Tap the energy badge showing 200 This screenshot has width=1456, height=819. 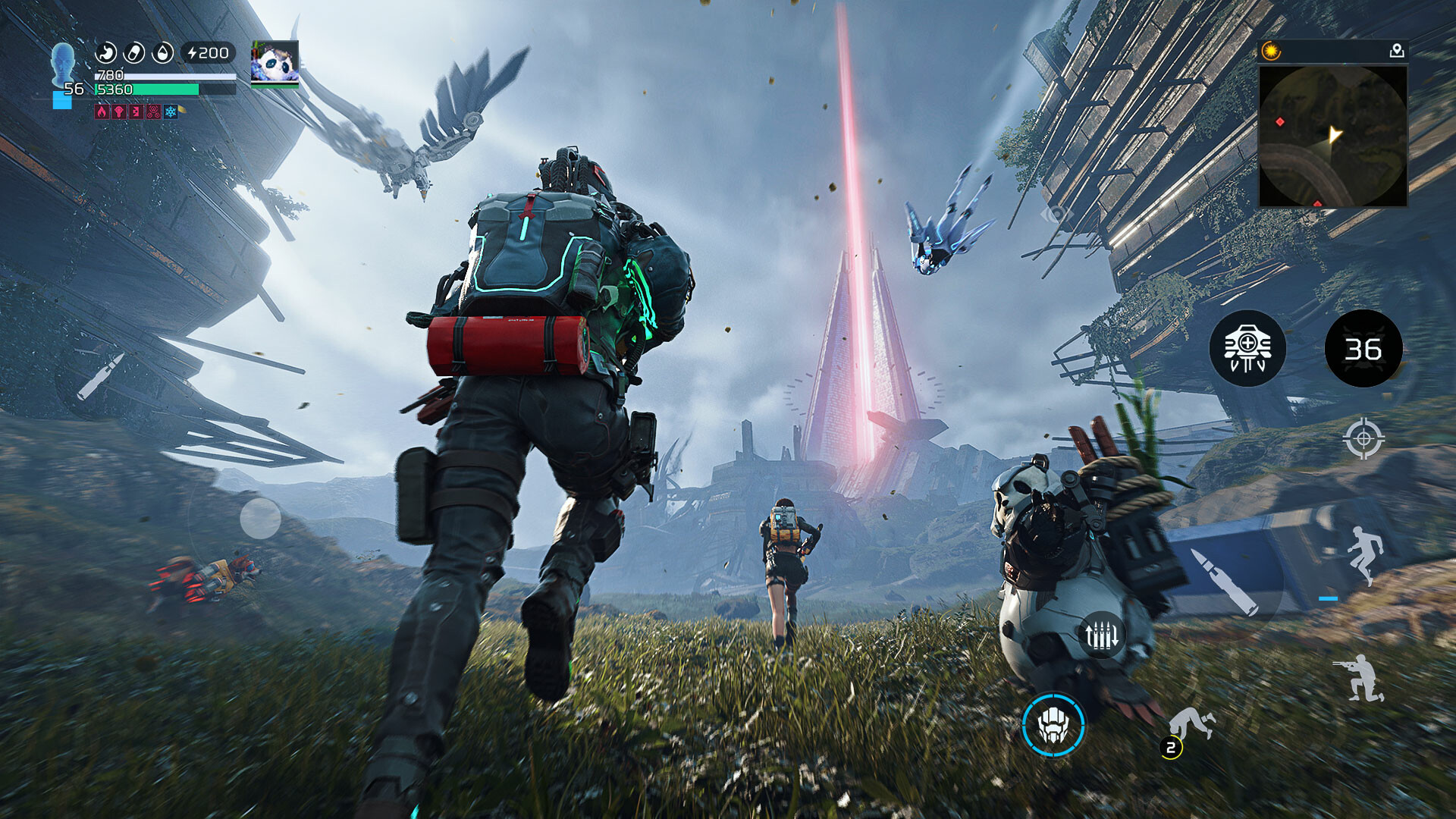tap(206, 52)
